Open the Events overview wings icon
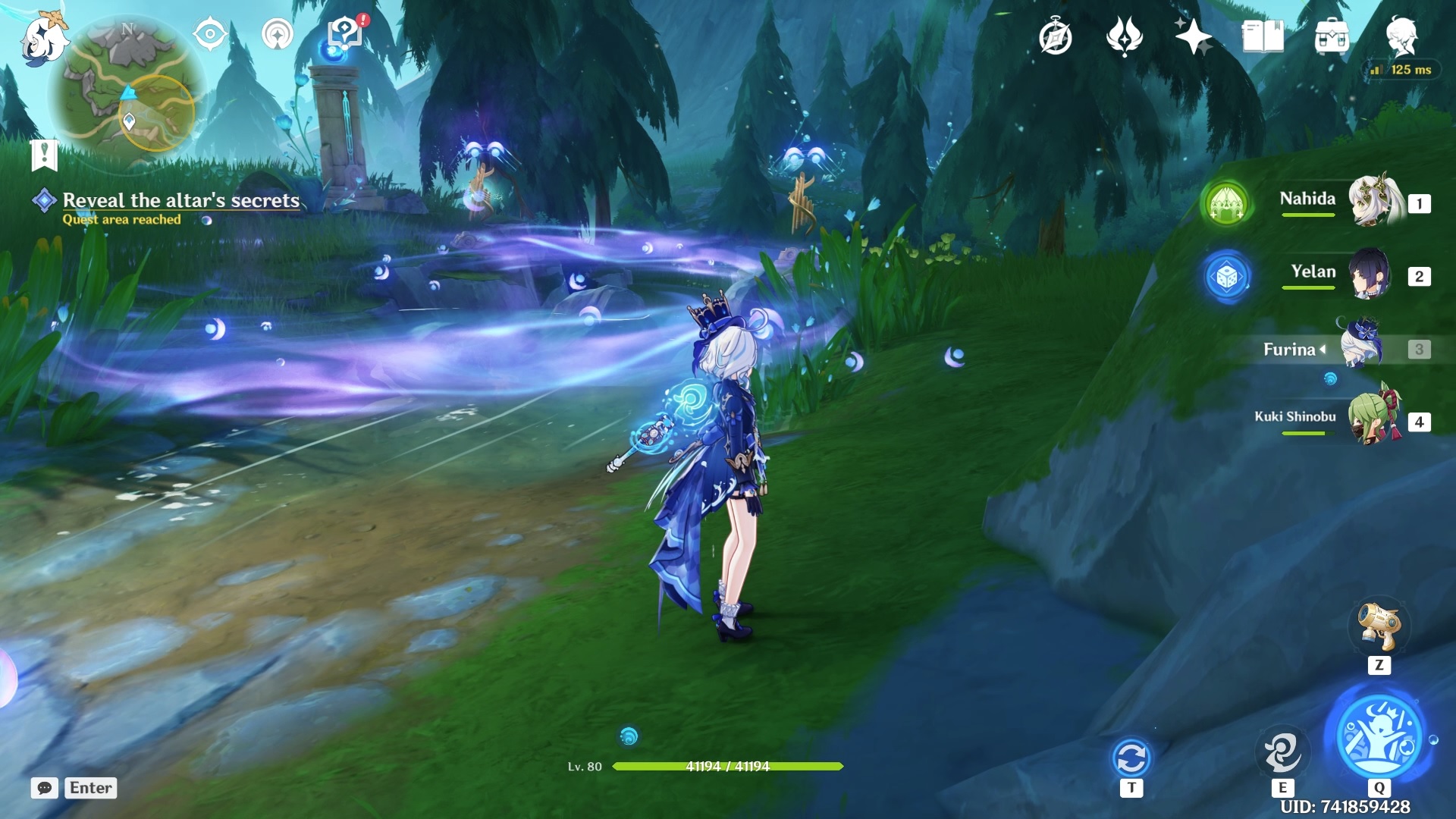1456x819 pixels. [1127, 34]
